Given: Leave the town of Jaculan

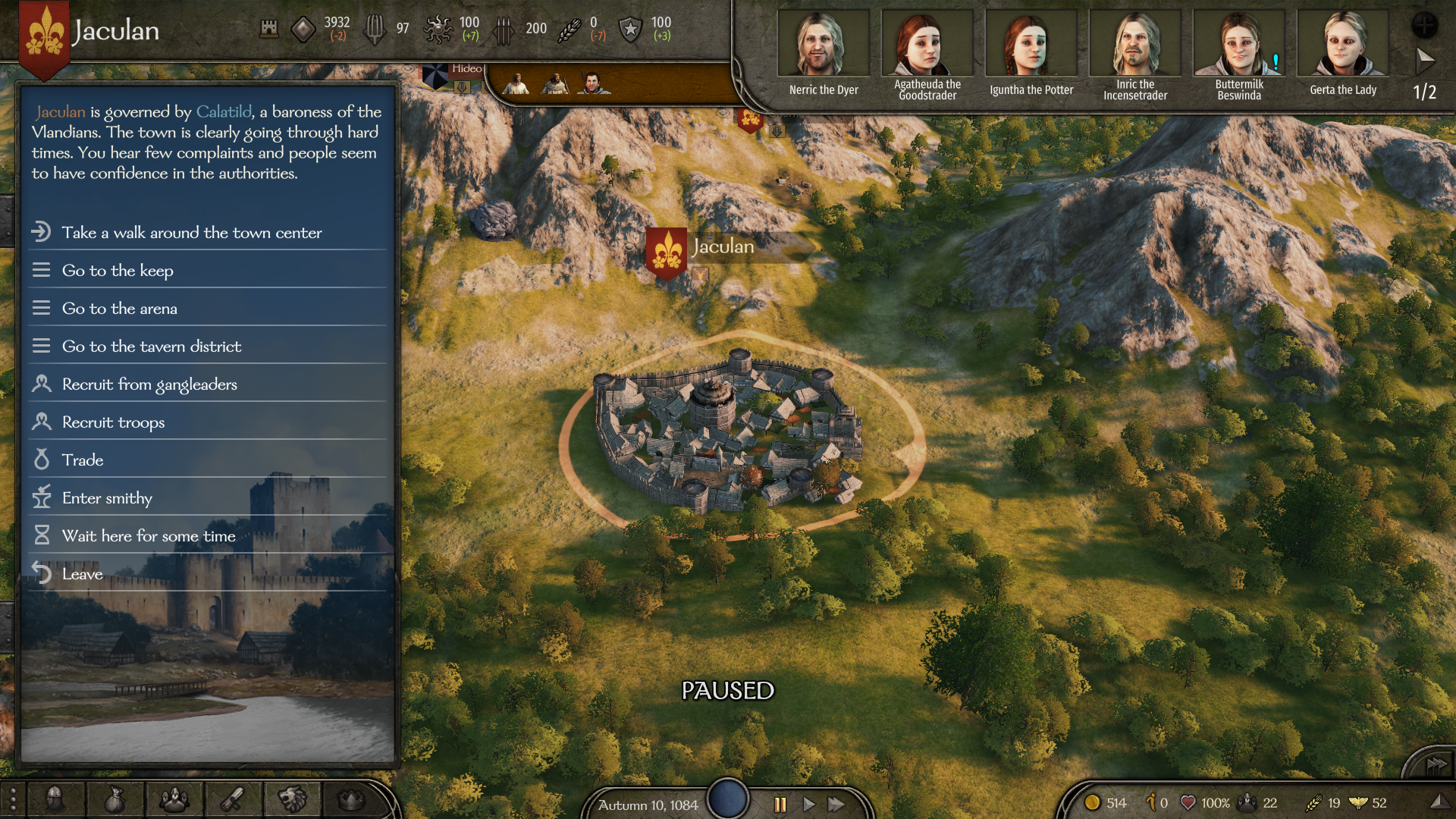Looking at the screenshot, I should click(x=82, y=574).
